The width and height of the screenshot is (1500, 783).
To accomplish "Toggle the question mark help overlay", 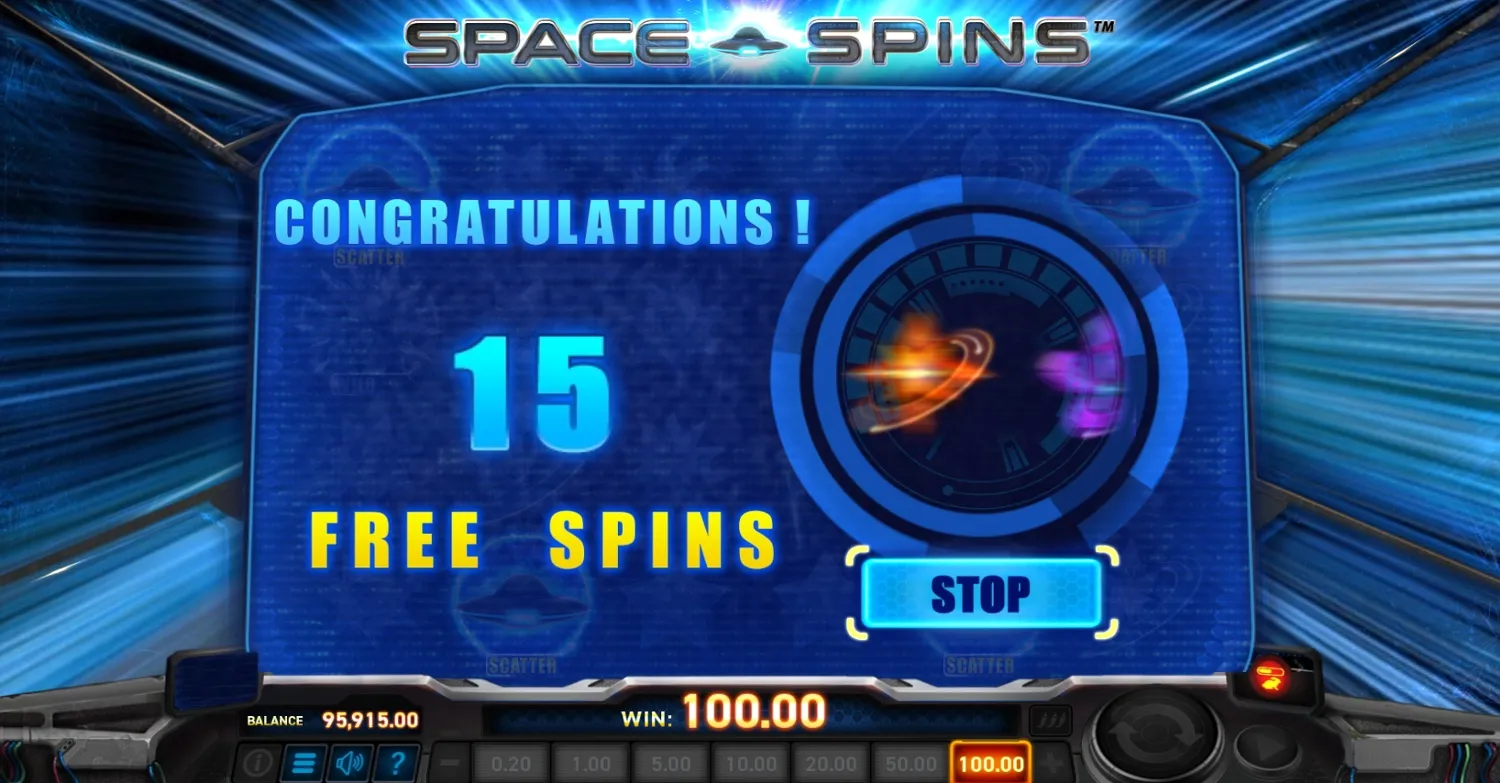I will [398, 762].
